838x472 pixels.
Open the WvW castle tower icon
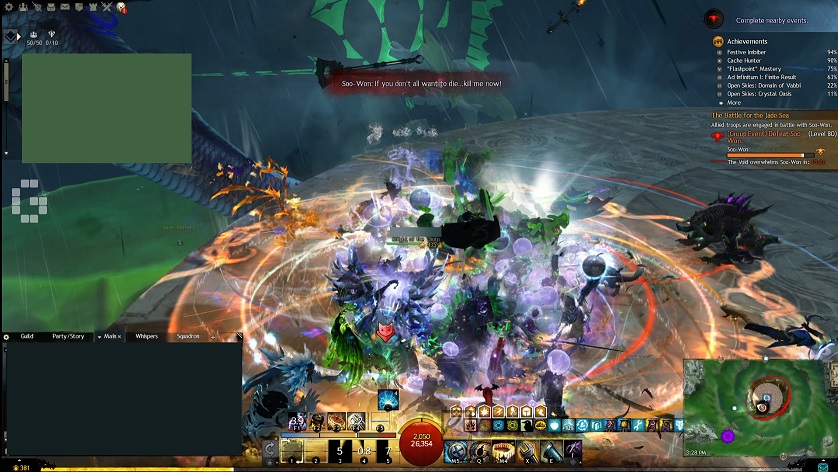click(x=92, y=7)
